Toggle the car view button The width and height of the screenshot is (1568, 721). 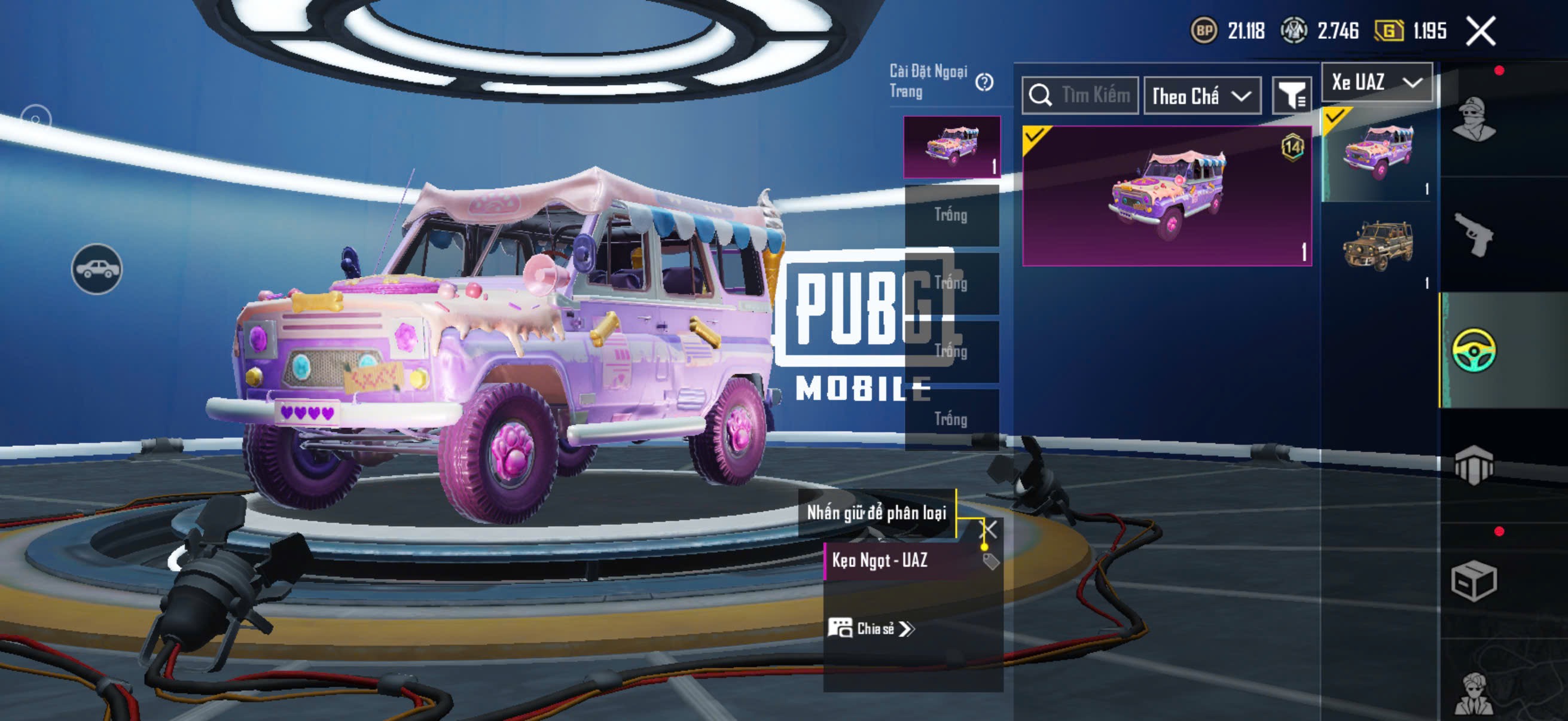pyautogui.click(x=97, y=269)
